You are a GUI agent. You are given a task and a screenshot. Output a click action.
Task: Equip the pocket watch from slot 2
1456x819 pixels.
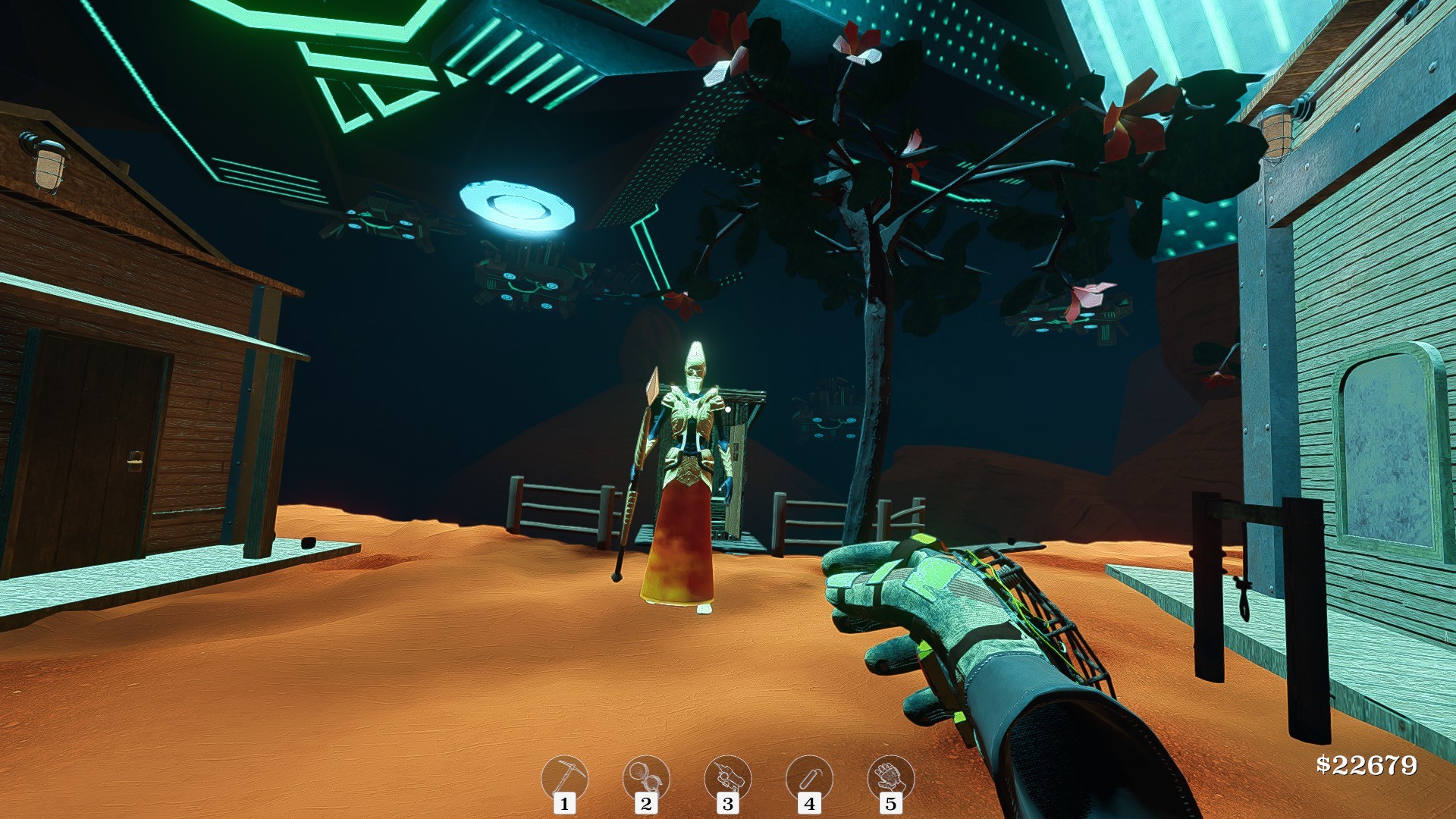648,775
